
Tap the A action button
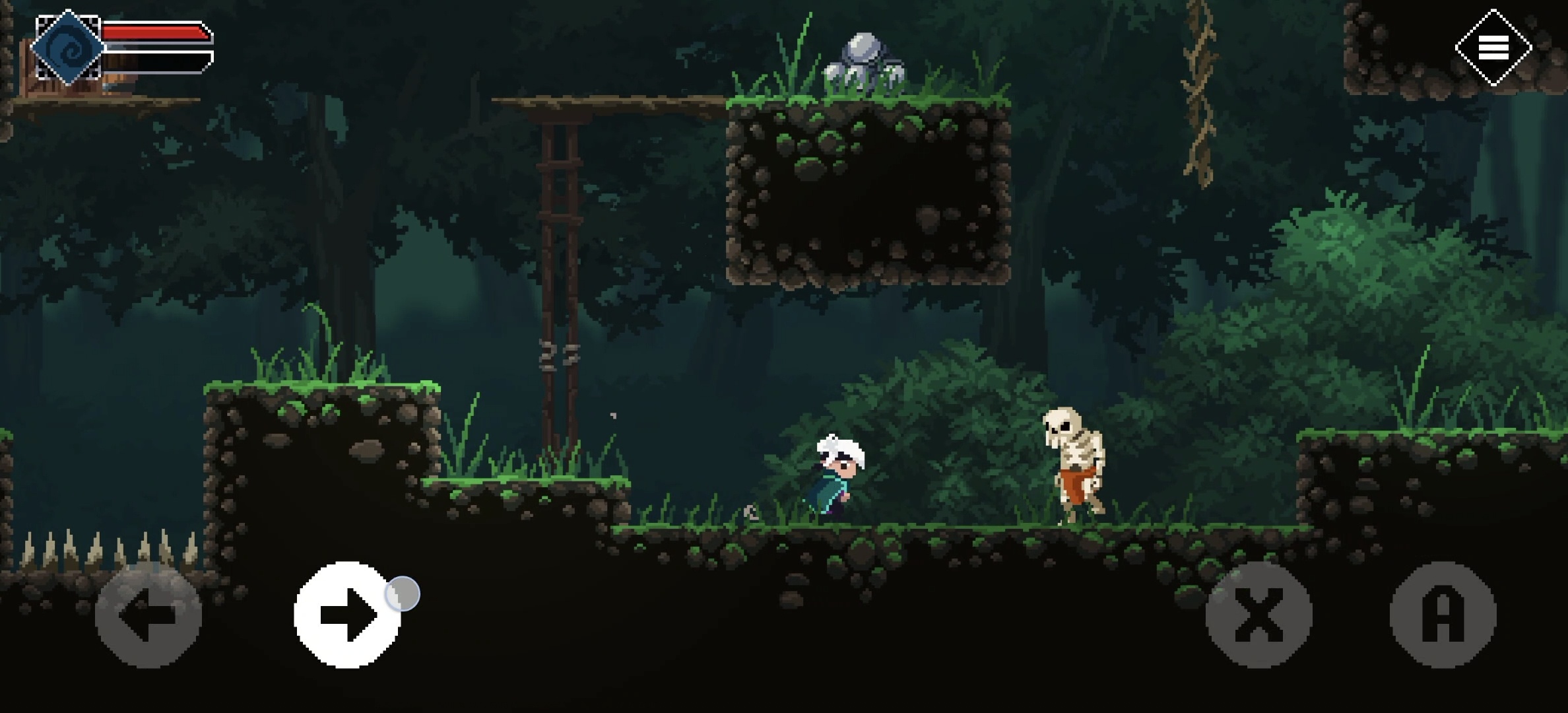(x=1443, y=615)
